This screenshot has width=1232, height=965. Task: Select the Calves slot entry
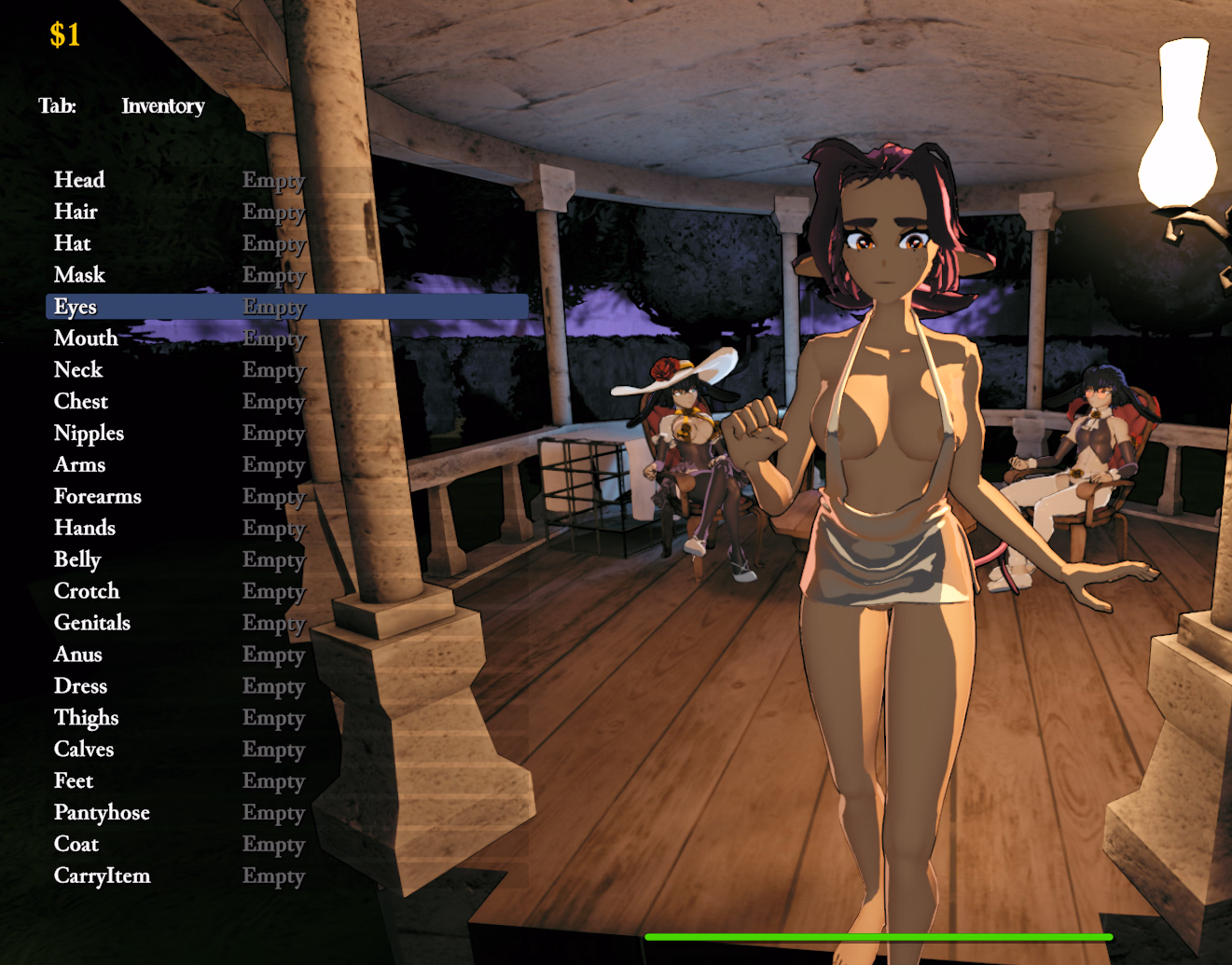84,750
